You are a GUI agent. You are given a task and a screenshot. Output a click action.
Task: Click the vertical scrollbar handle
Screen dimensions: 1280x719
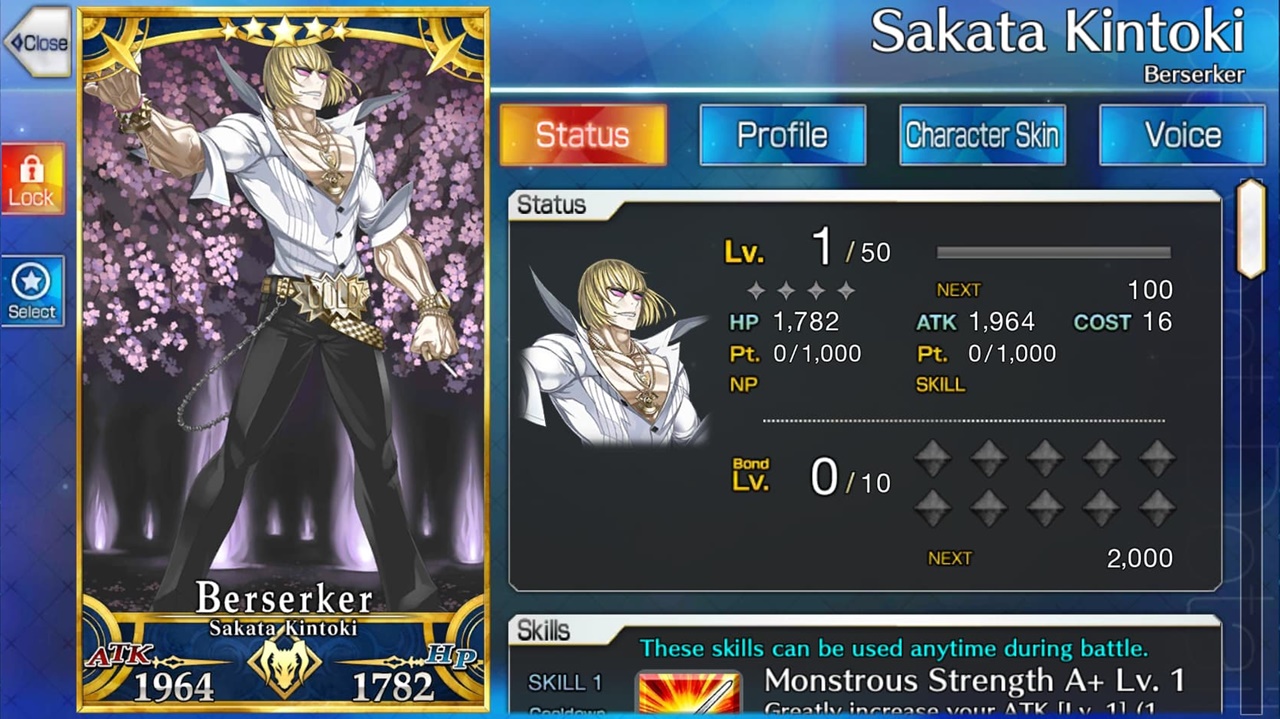pos(1251,229)
